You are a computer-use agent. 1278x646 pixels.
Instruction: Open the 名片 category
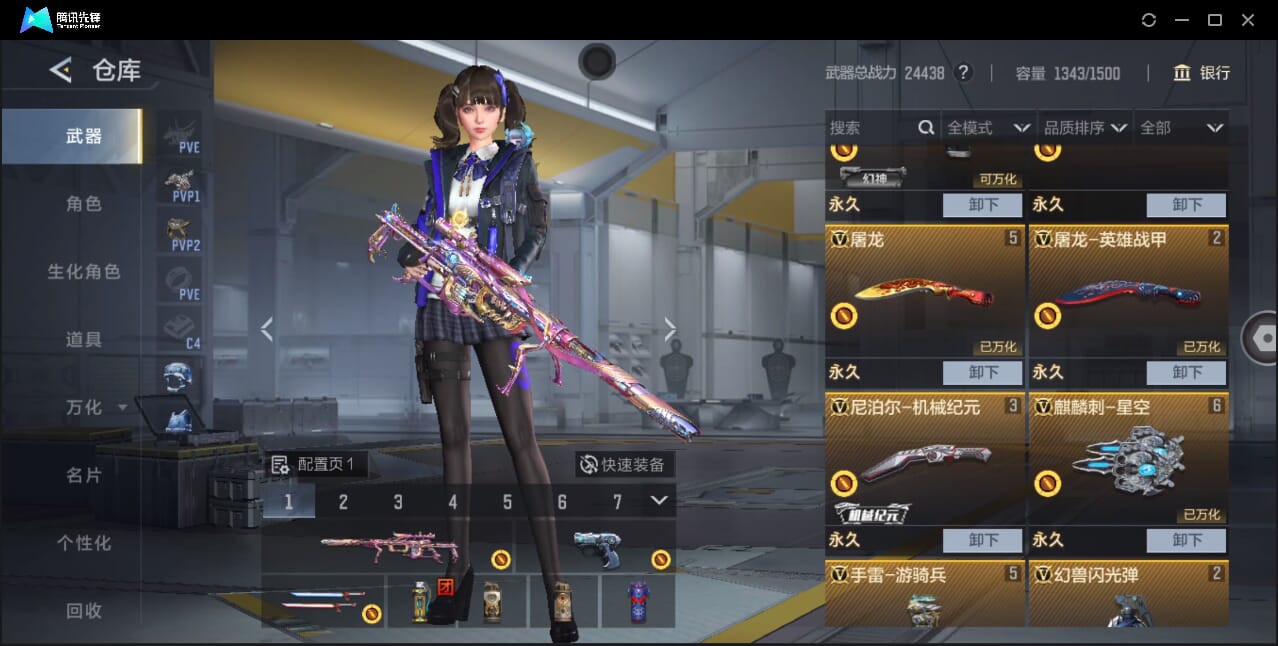click(84, 475)
